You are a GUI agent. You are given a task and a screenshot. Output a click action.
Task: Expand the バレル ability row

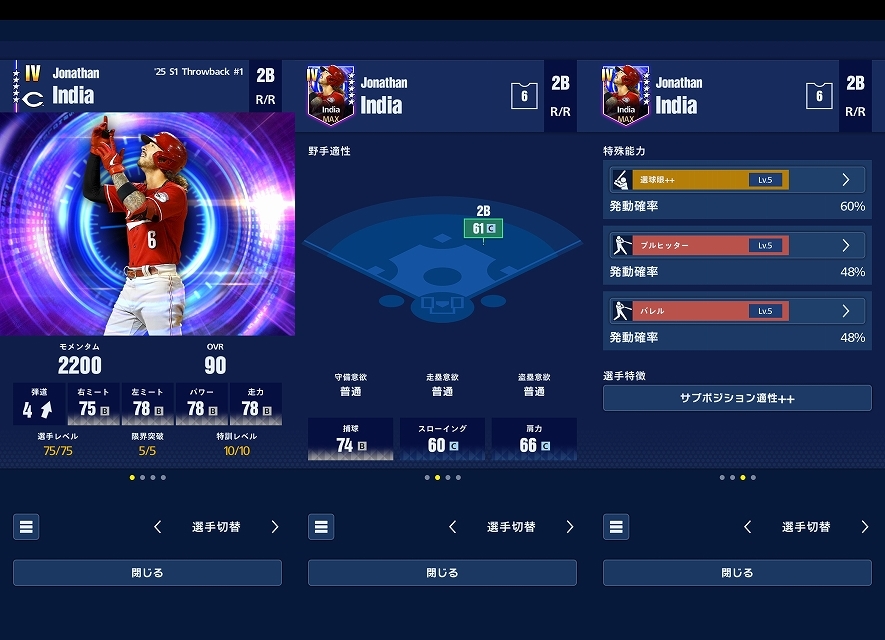[x=736, y=311]
